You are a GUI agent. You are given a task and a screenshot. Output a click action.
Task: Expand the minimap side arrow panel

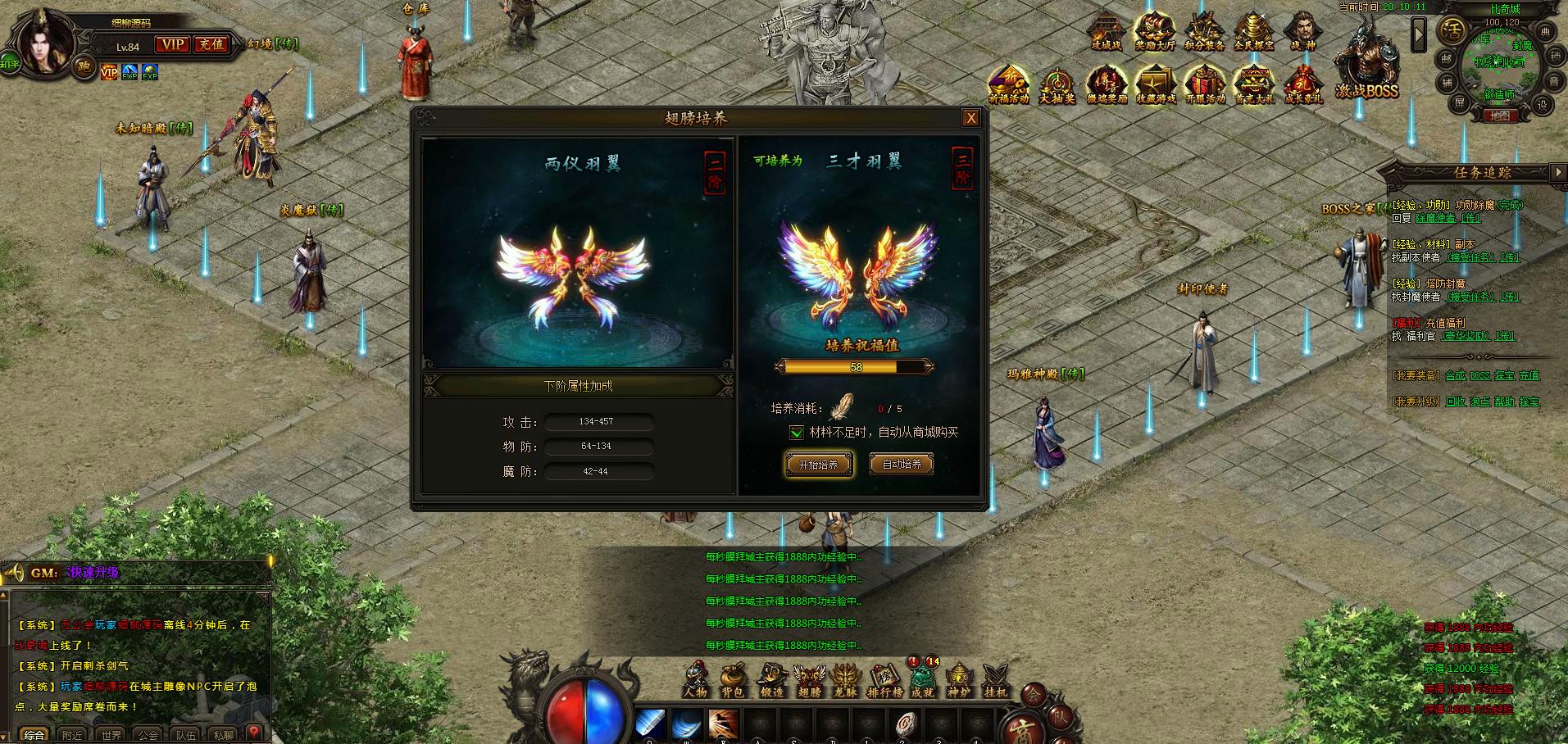click(1418, 34)
